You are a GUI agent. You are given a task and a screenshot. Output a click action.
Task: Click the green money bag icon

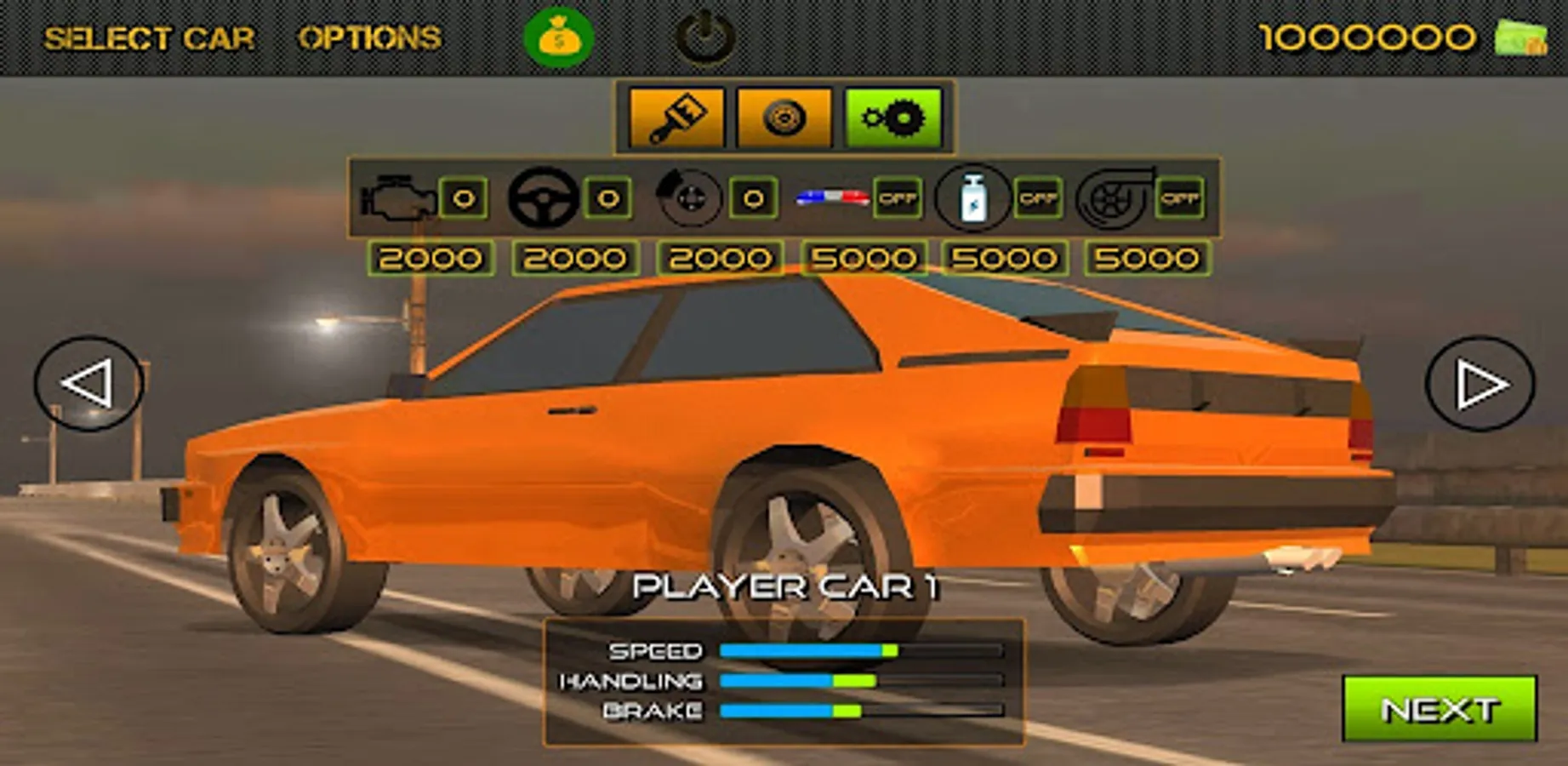tap(559, 37)
